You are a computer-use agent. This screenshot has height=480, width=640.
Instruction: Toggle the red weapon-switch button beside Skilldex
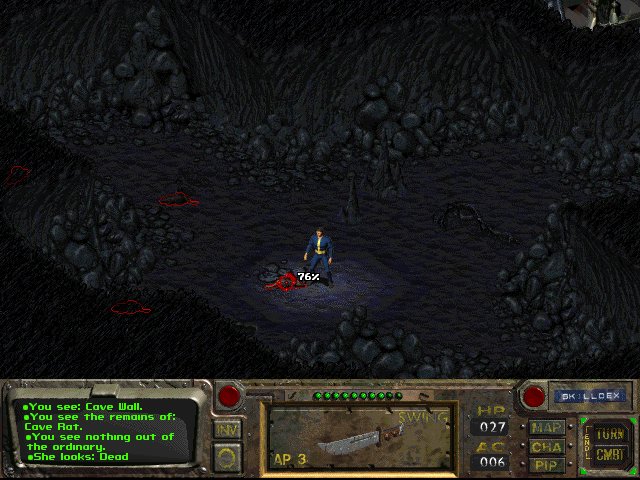tap(530, 395)
